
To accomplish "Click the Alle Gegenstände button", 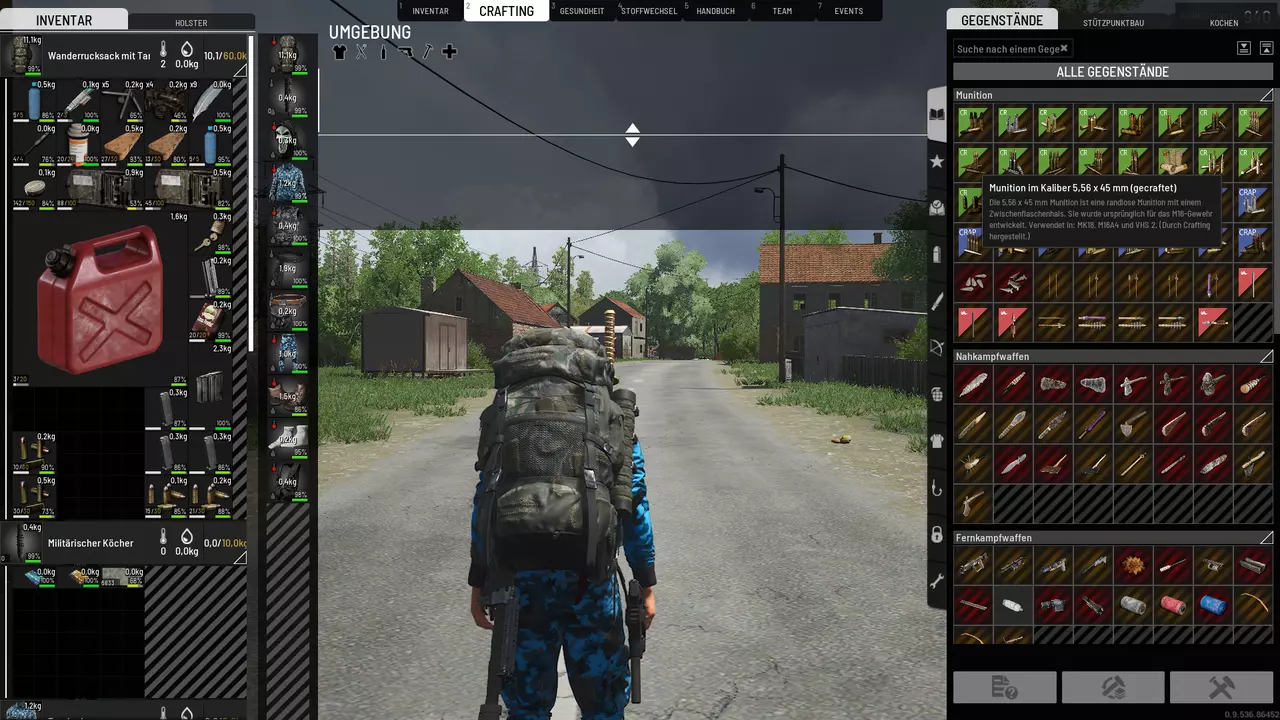I will tap(1112, 72).
